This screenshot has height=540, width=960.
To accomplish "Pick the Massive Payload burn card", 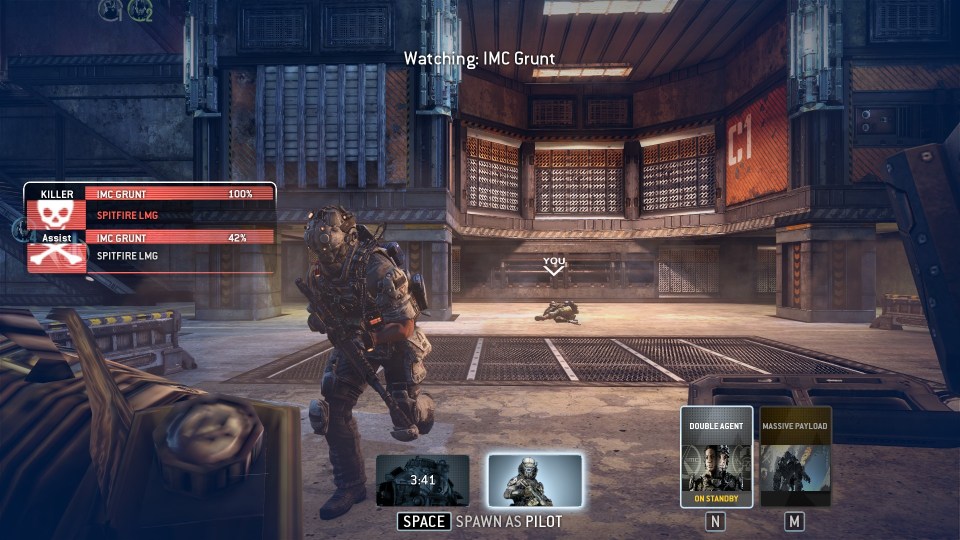I will point(795,457).
